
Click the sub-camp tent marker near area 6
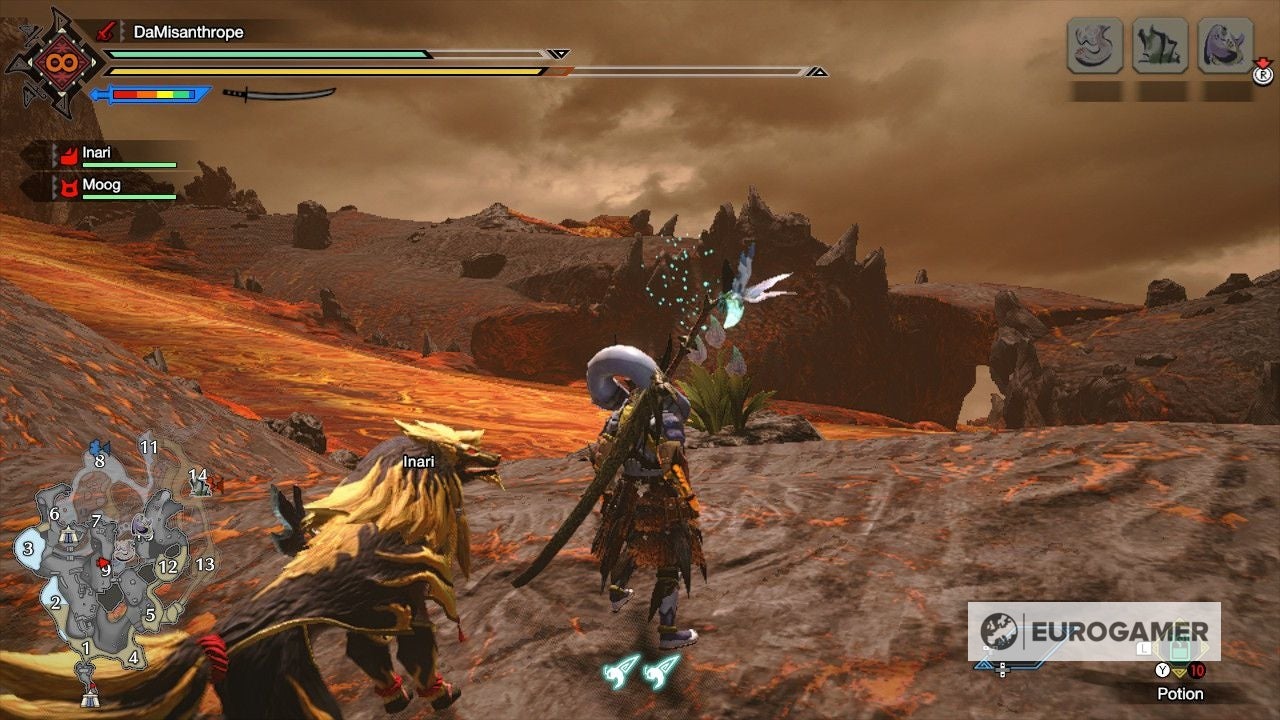pyautogui.click(x=67, y=537)
